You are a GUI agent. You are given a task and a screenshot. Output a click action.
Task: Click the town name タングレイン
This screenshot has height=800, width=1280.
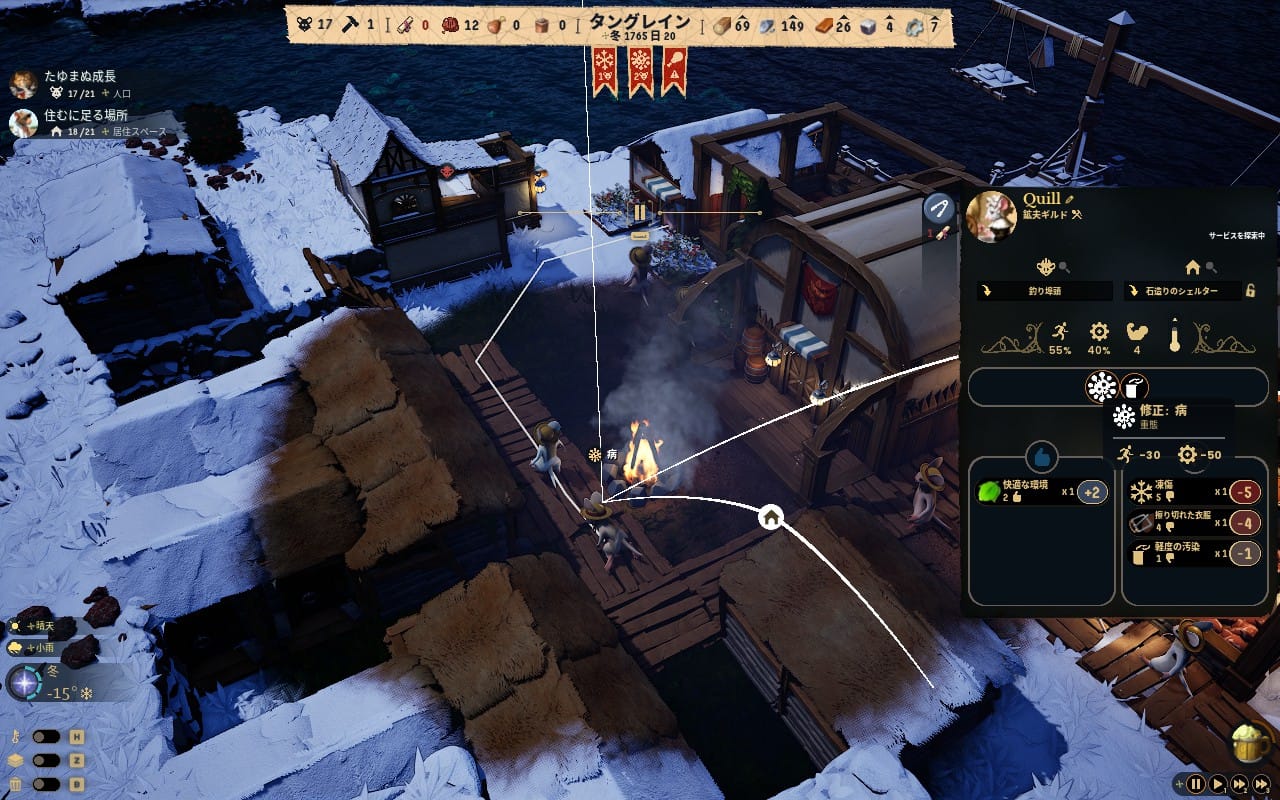click(x=639, y=22)
